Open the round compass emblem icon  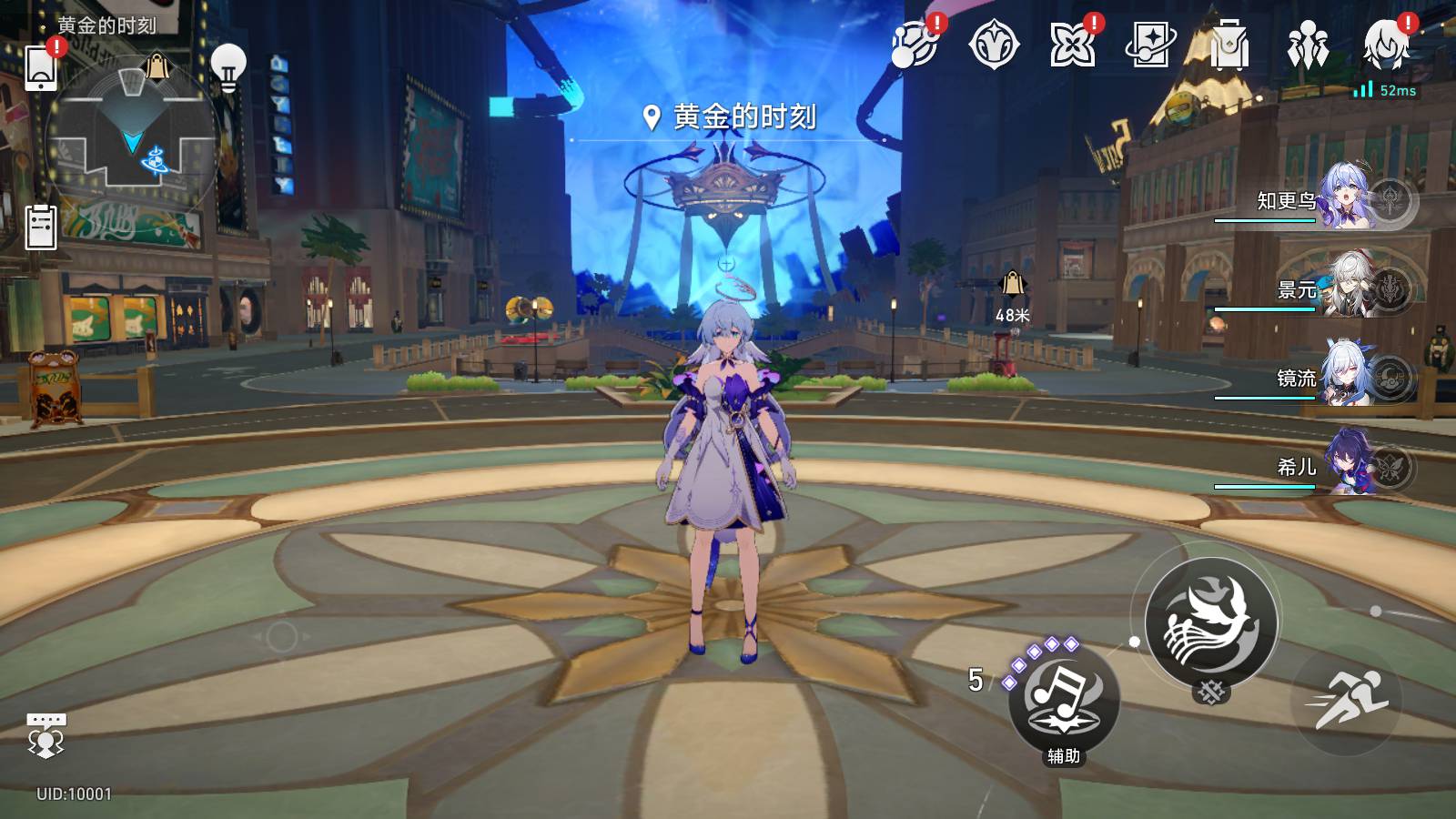pos(993,45)
